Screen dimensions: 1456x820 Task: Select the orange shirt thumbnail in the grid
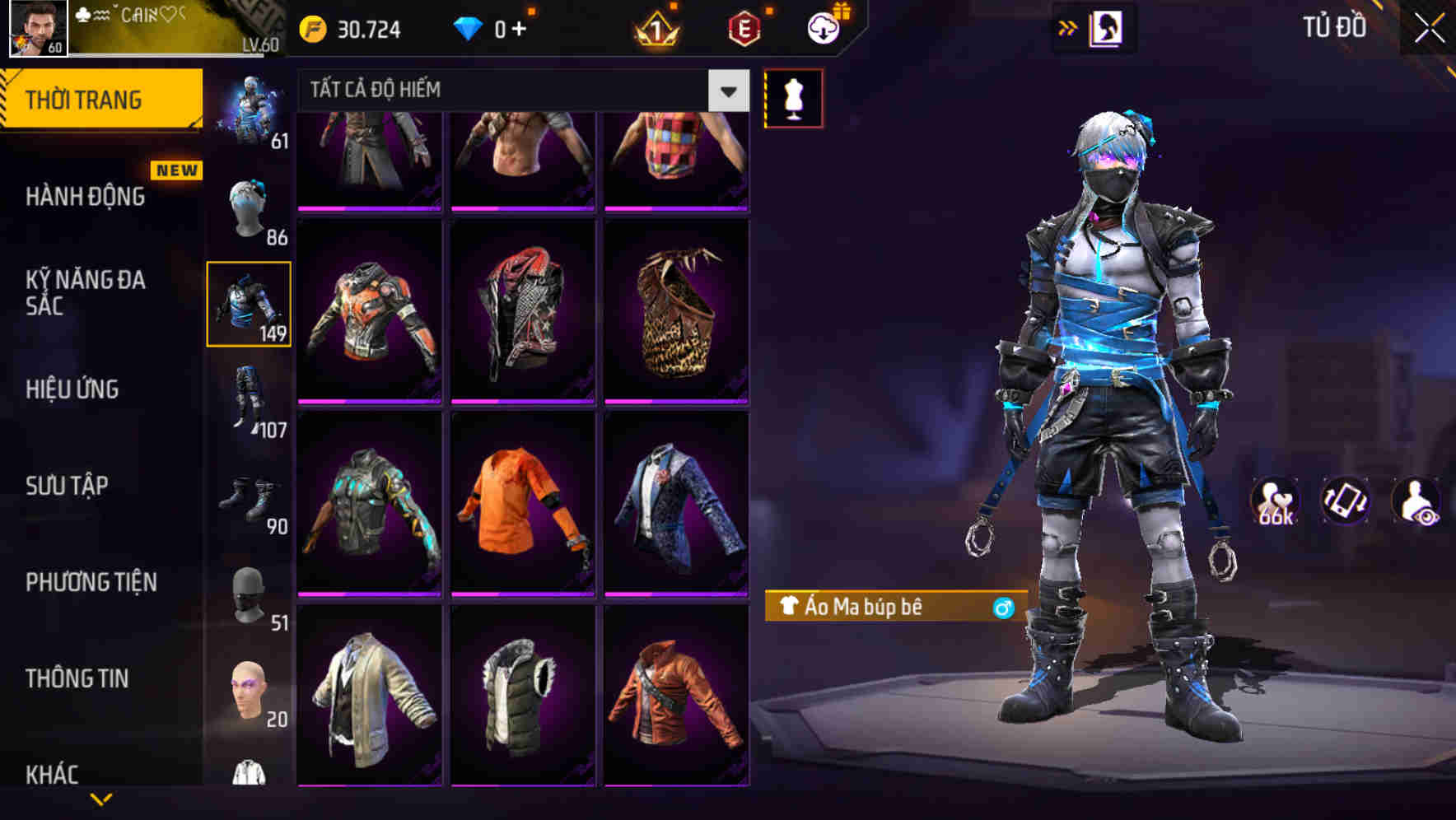523,505
